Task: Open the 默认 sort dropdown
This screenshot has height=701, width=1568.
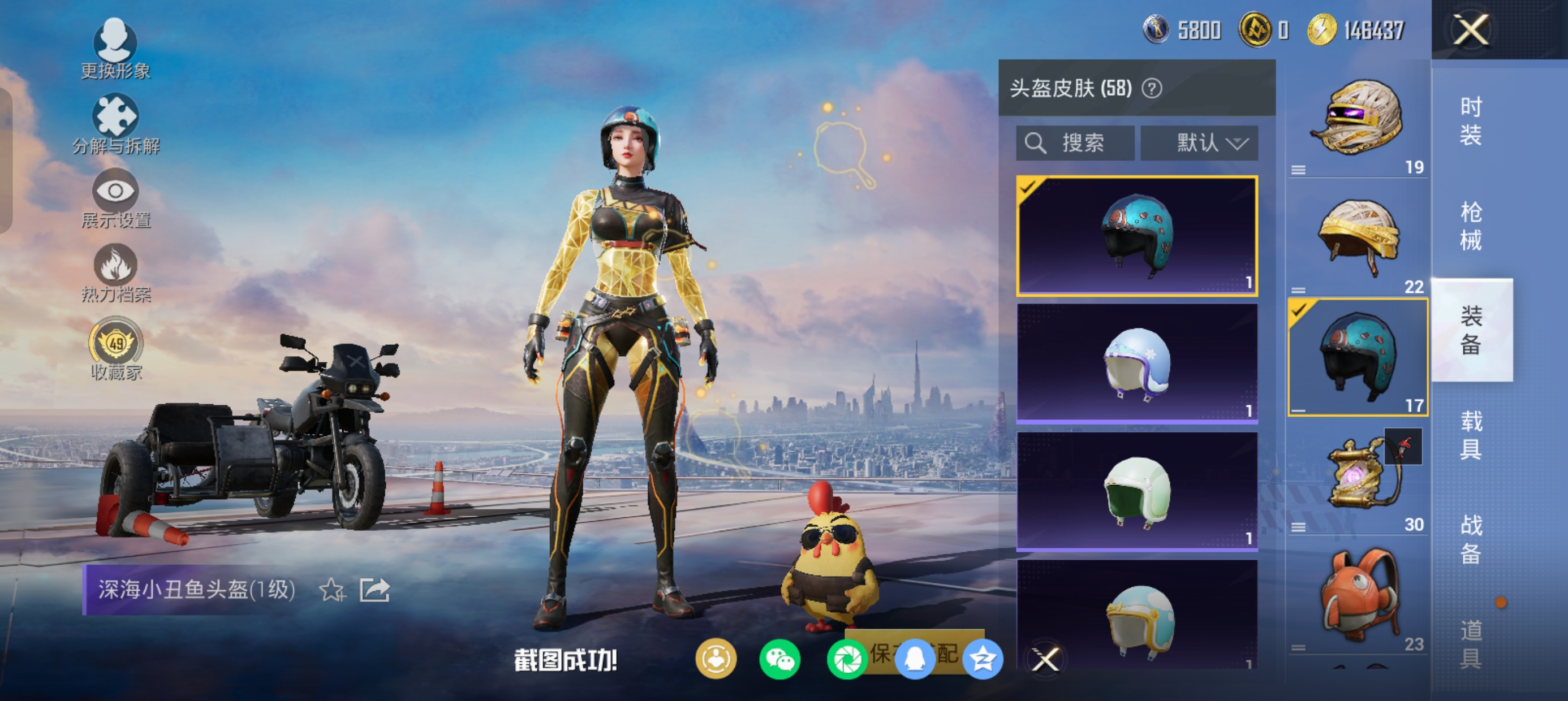Action: coord(1199,143)
